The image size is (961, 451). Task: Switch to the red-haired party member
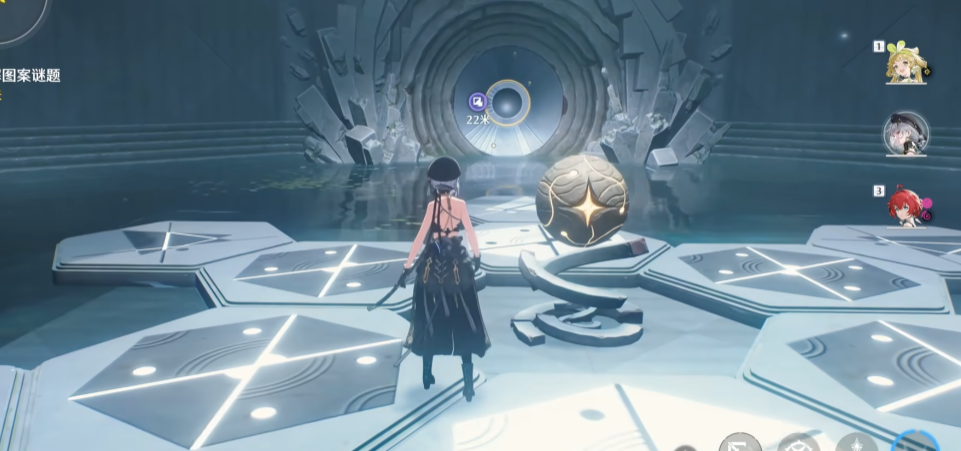click(x=905, y=206)
